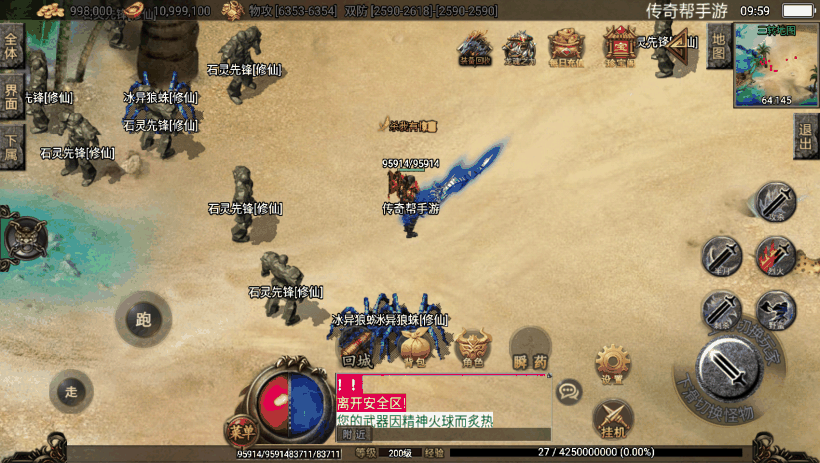Open the 地图 map button

[x=719, y=44]
